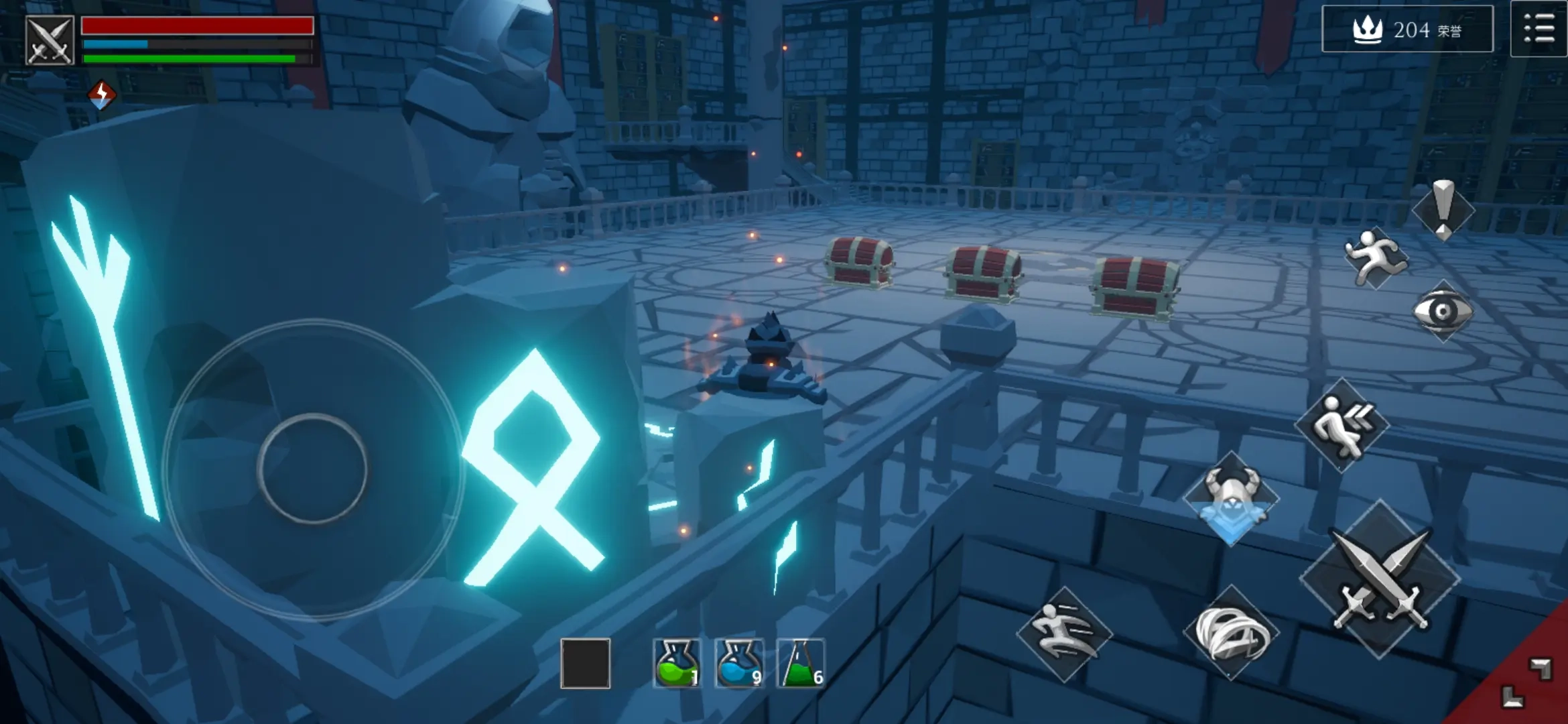Tap the crown honor counter panel
The image size is (1568, 724).
tap(1407, 29)
